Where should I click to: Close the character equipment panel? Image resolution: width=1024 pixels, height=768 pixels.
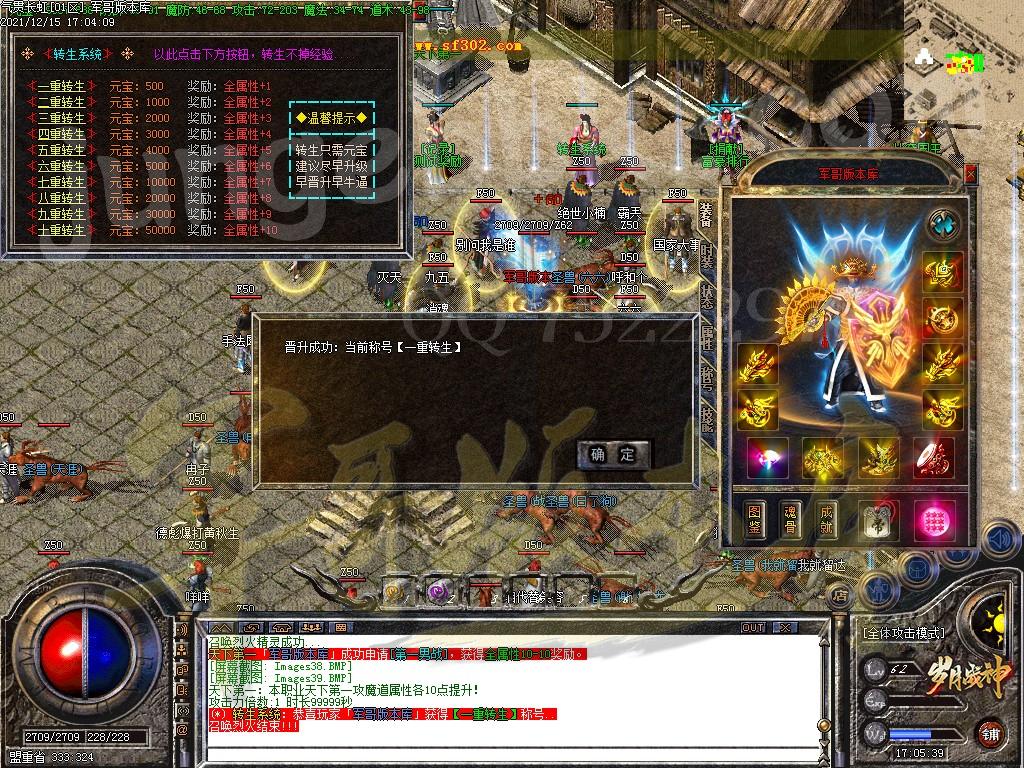(x=969, y=174)
